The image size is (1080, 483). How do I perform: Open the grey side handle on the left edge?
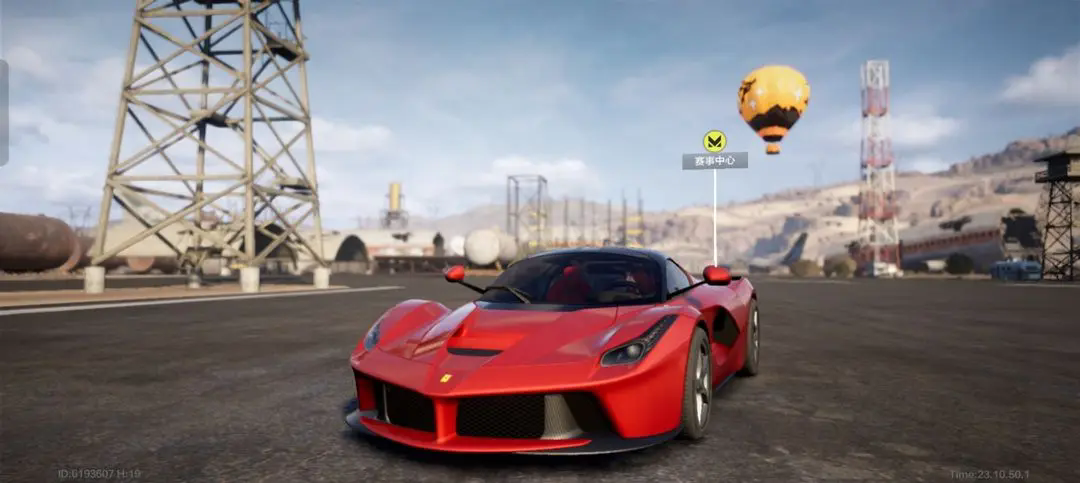pos(4,112)
